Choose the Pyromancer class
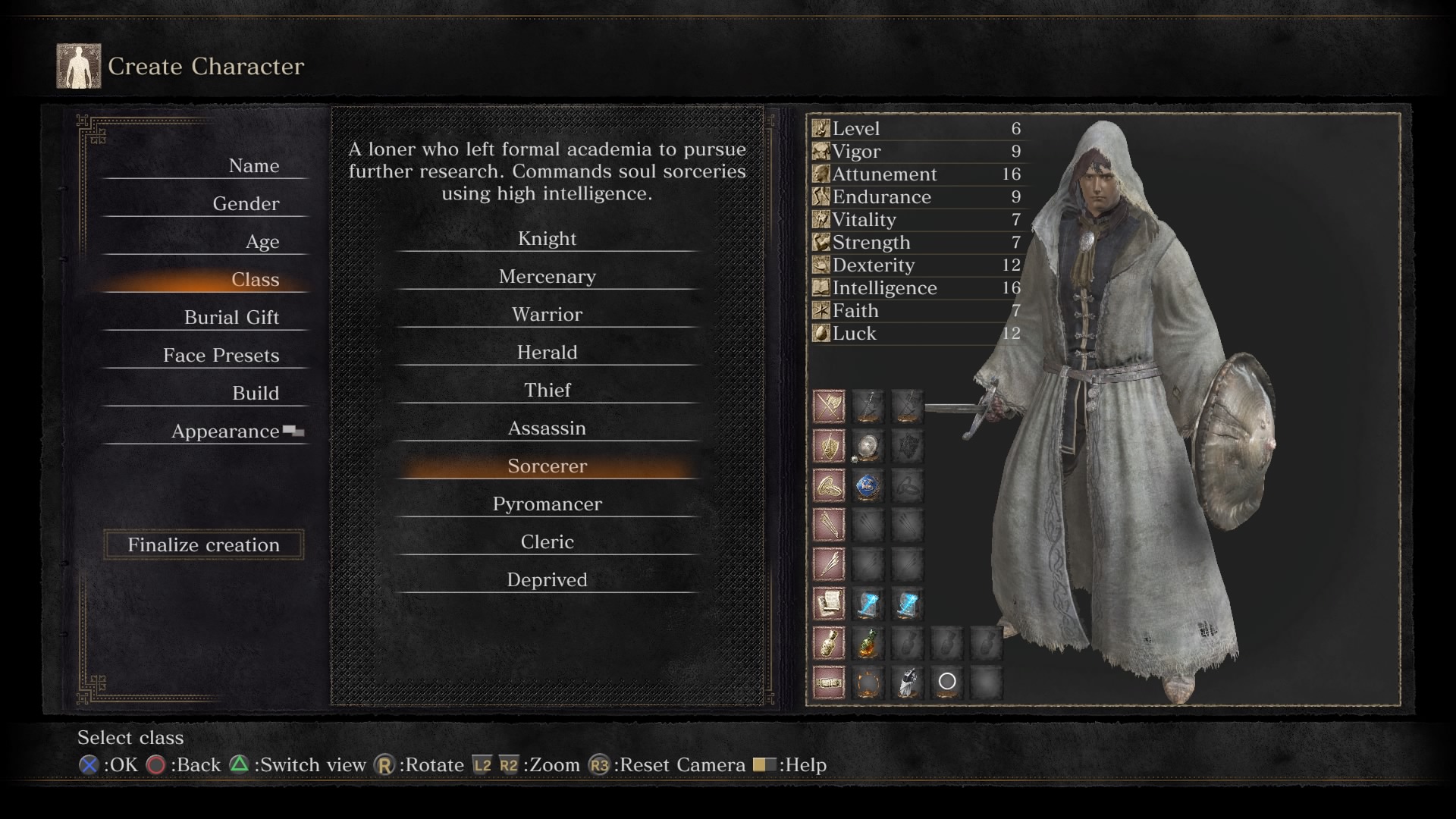The height and width of the screenshot is (819, 1456). [547, 504]
